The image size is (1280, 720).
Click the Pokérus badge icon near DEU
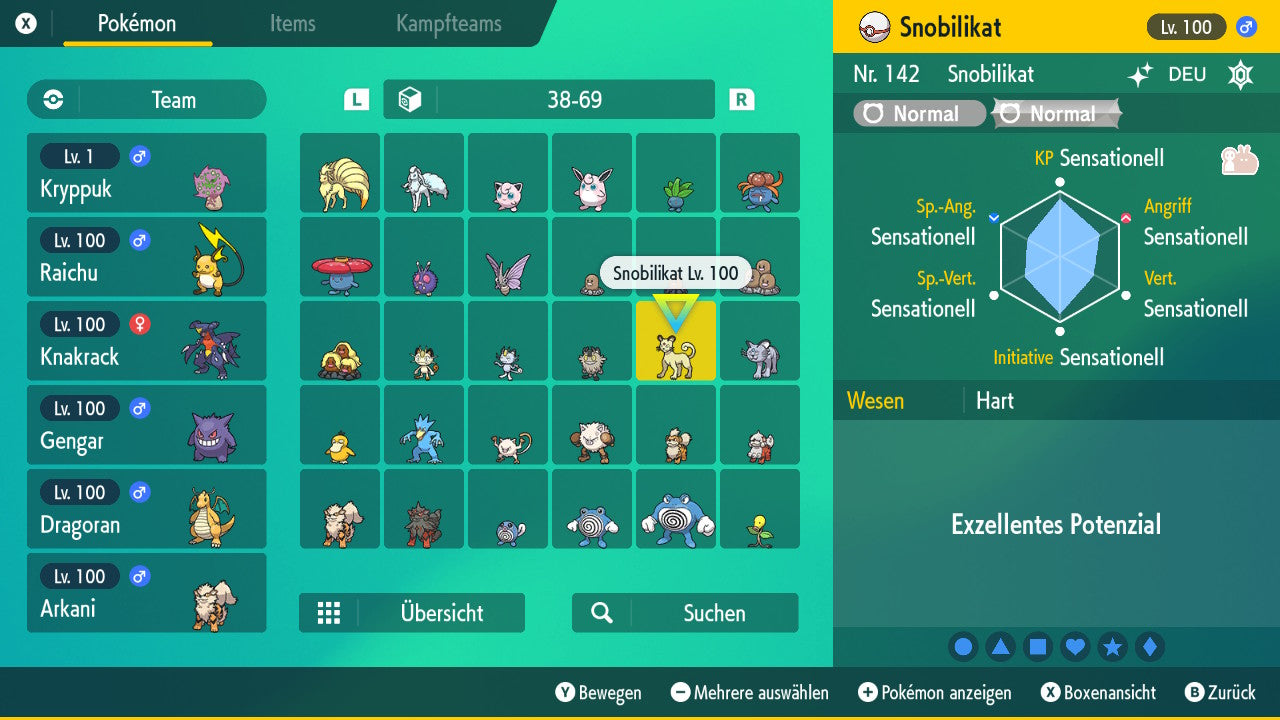click(1240, 74)
